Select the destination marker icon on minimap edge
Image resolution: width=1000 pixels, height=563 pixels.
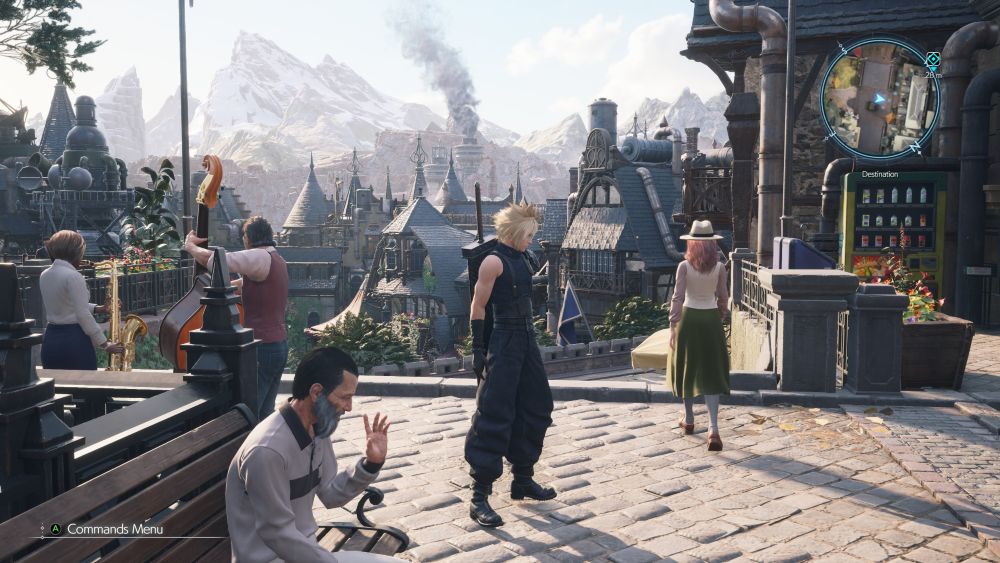[x=933, y=59]
